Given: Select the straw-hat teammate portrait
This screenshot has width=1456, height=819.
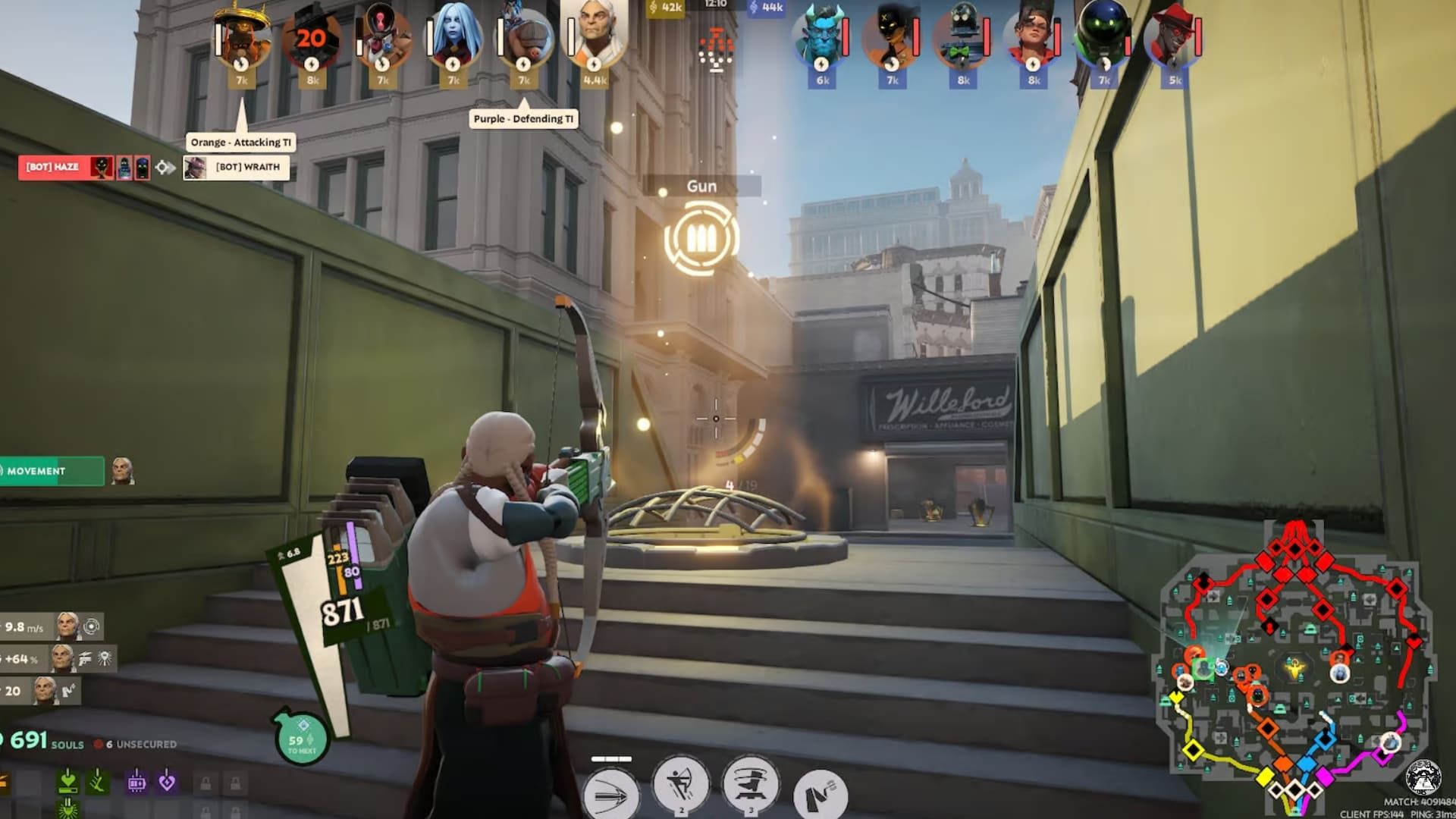Looking at the screenshot, I should pos(242,38).
